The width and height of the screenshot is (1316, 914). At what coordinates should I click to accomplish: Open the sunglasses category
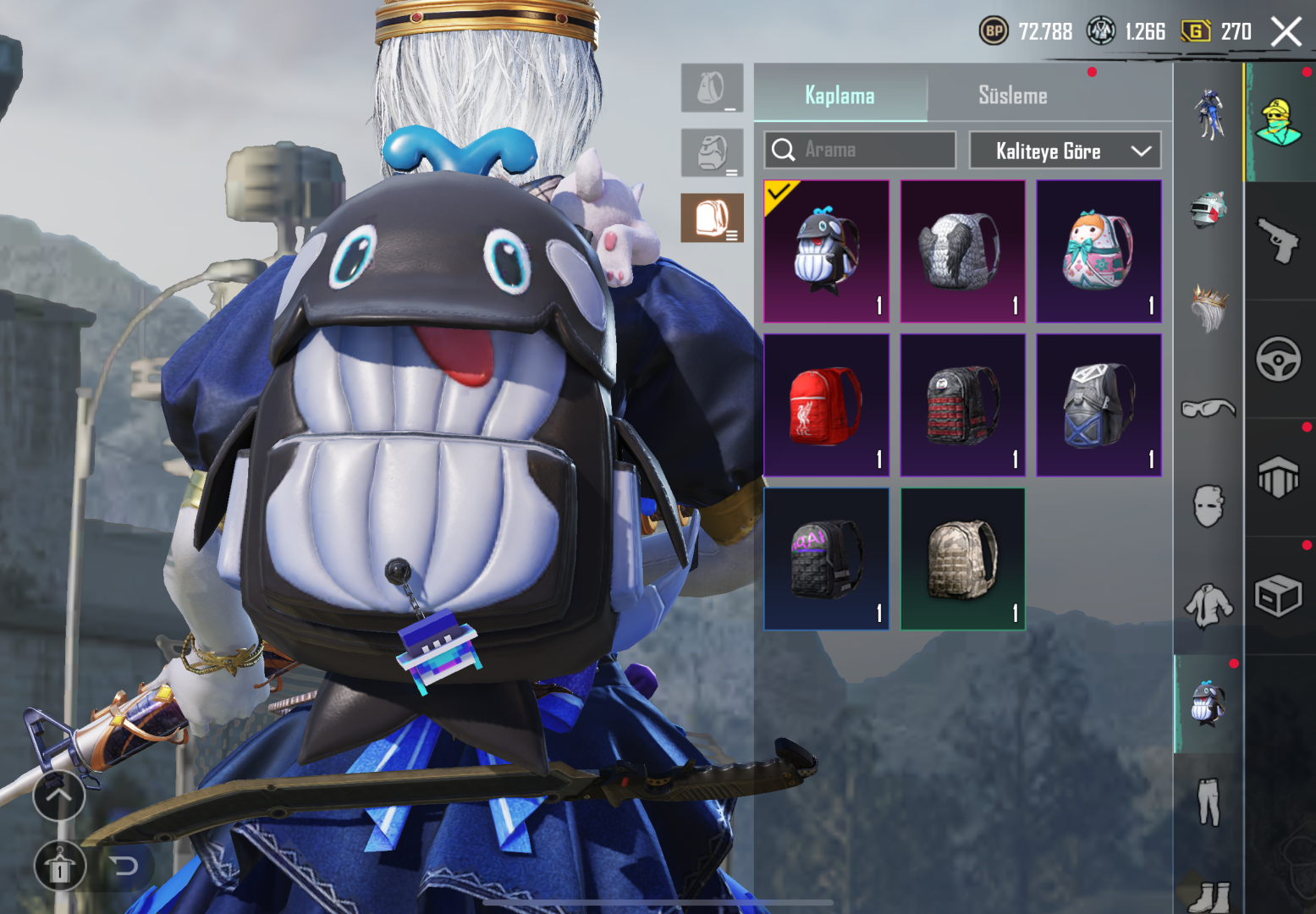(1208, 409)
